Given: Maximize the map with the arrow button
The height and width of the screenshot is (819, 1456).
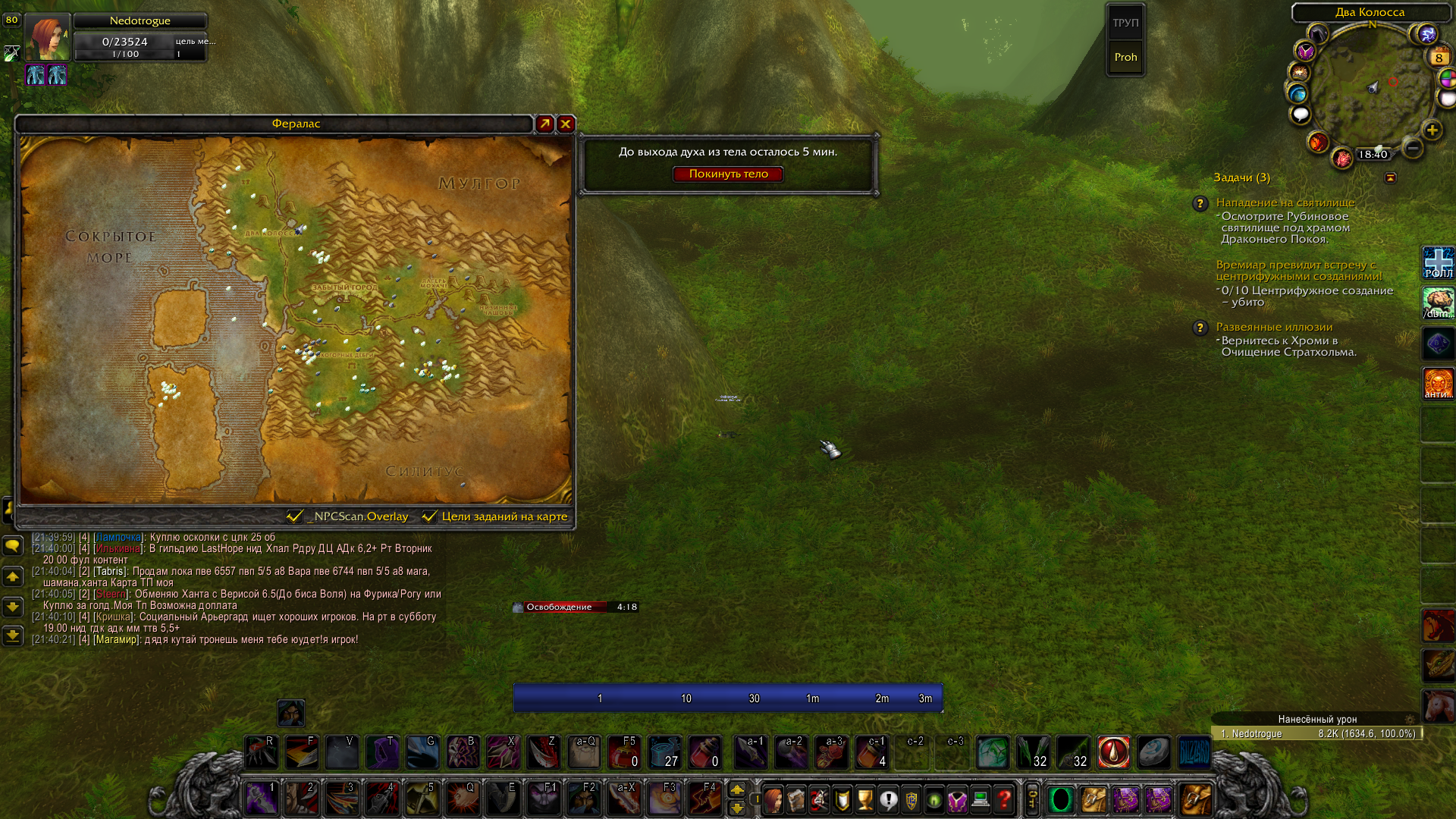Looking at the screenshot, I should point(544,124).
